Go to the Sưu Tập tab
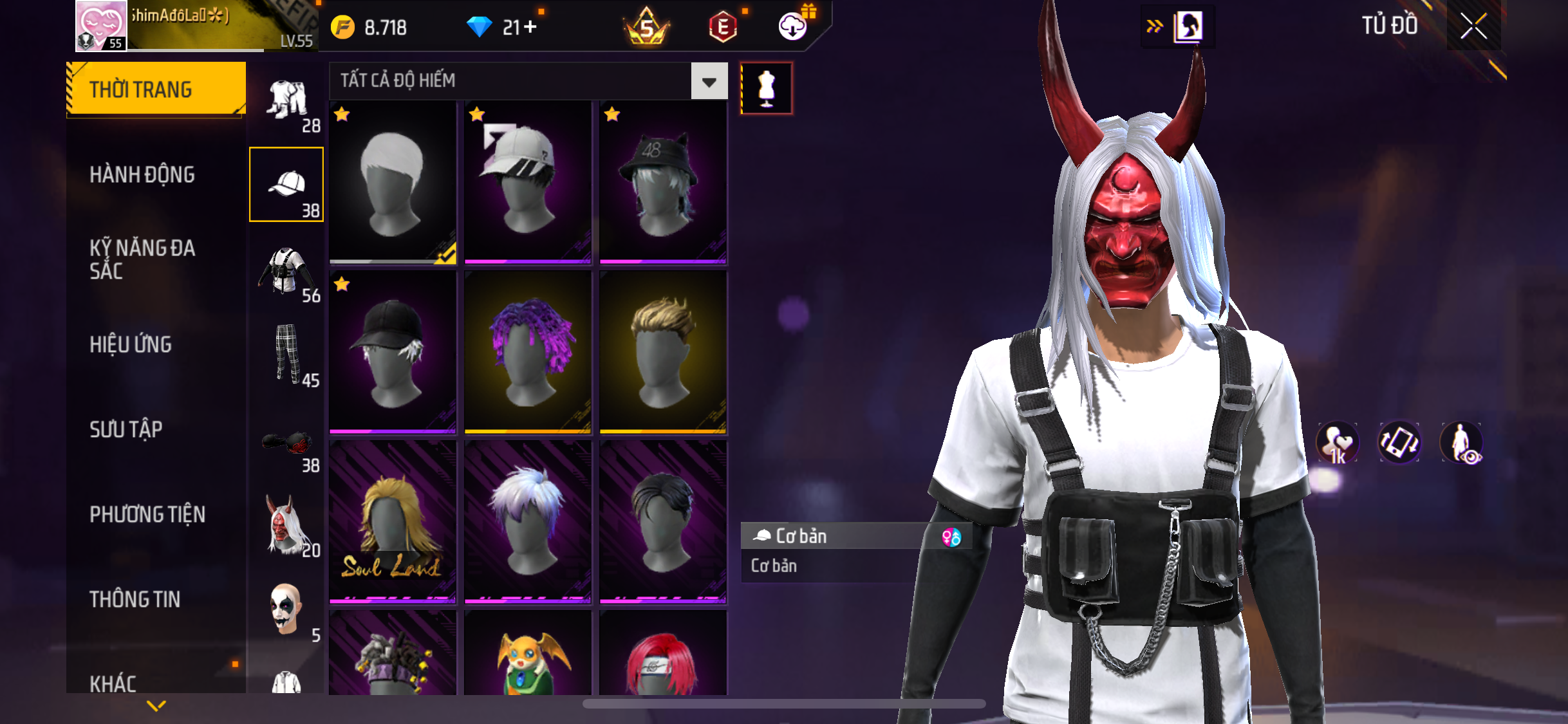Screen dimensions: 1568x724 pos(126,429)
